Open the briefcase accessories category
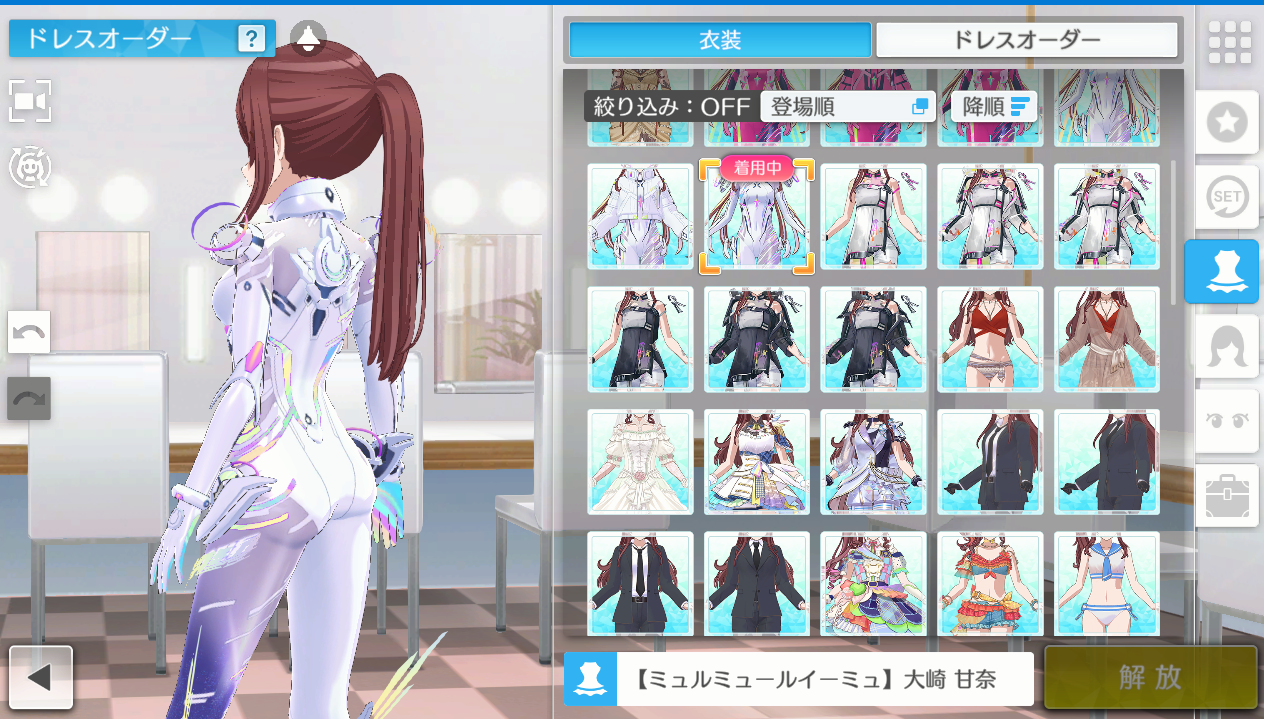The image size is (1264, 719). coord(1227,496)
